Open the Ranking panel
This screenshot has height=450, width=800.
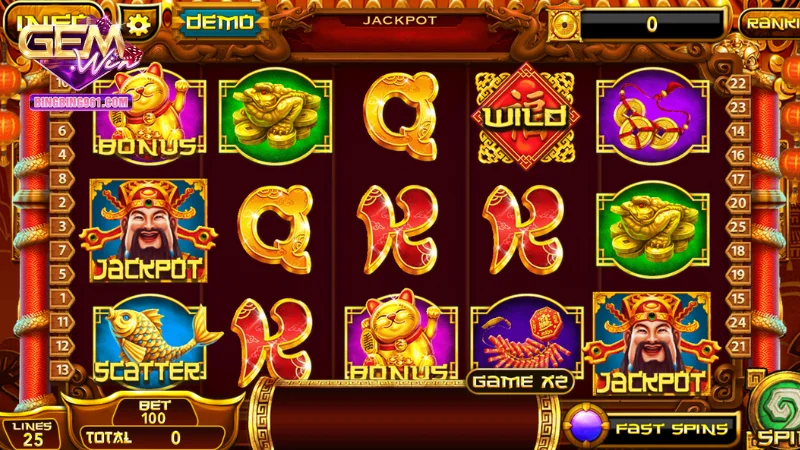(770, 23)
